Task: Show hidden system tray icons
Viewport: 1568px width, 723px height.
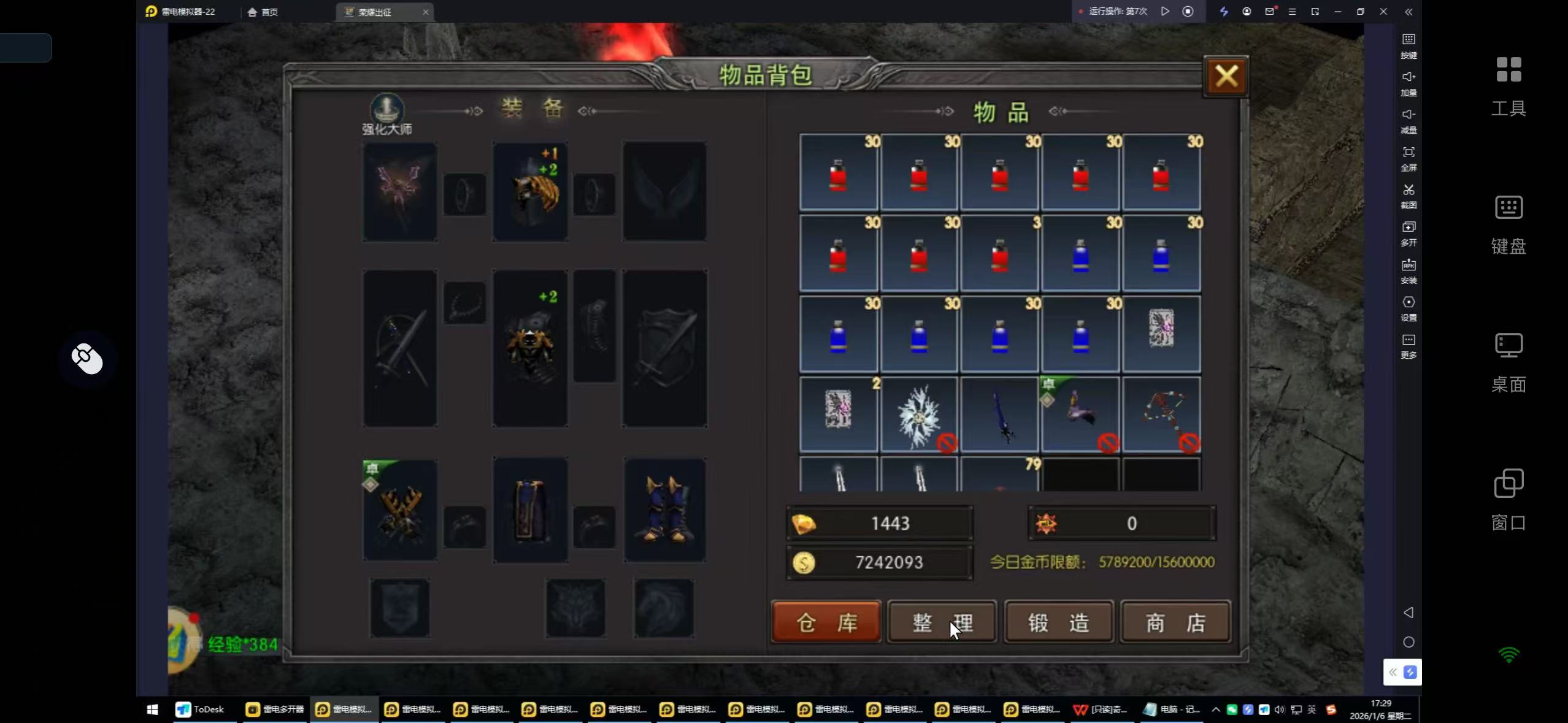Action: (1215, 710)
